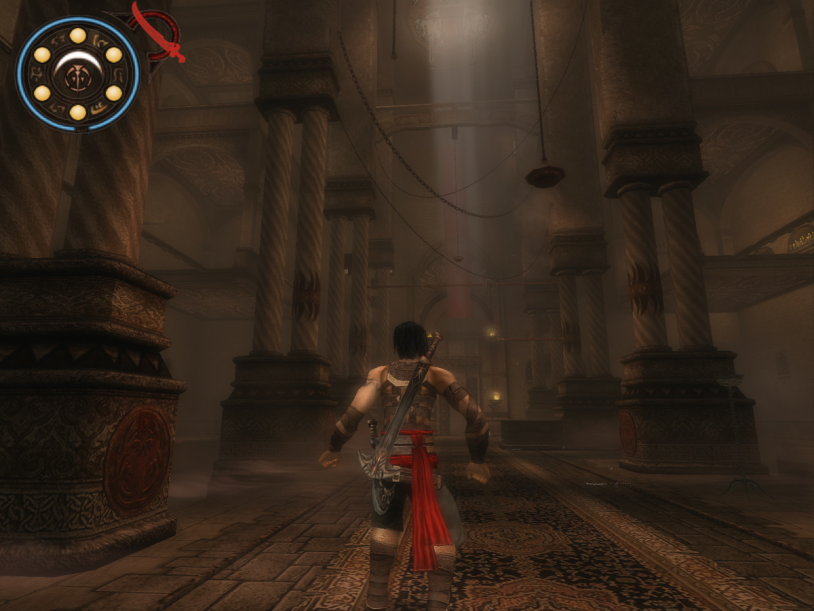Select the medallion emblem at dial center
Viewport: 814px width, 611px height.
[x=77, y=73]
